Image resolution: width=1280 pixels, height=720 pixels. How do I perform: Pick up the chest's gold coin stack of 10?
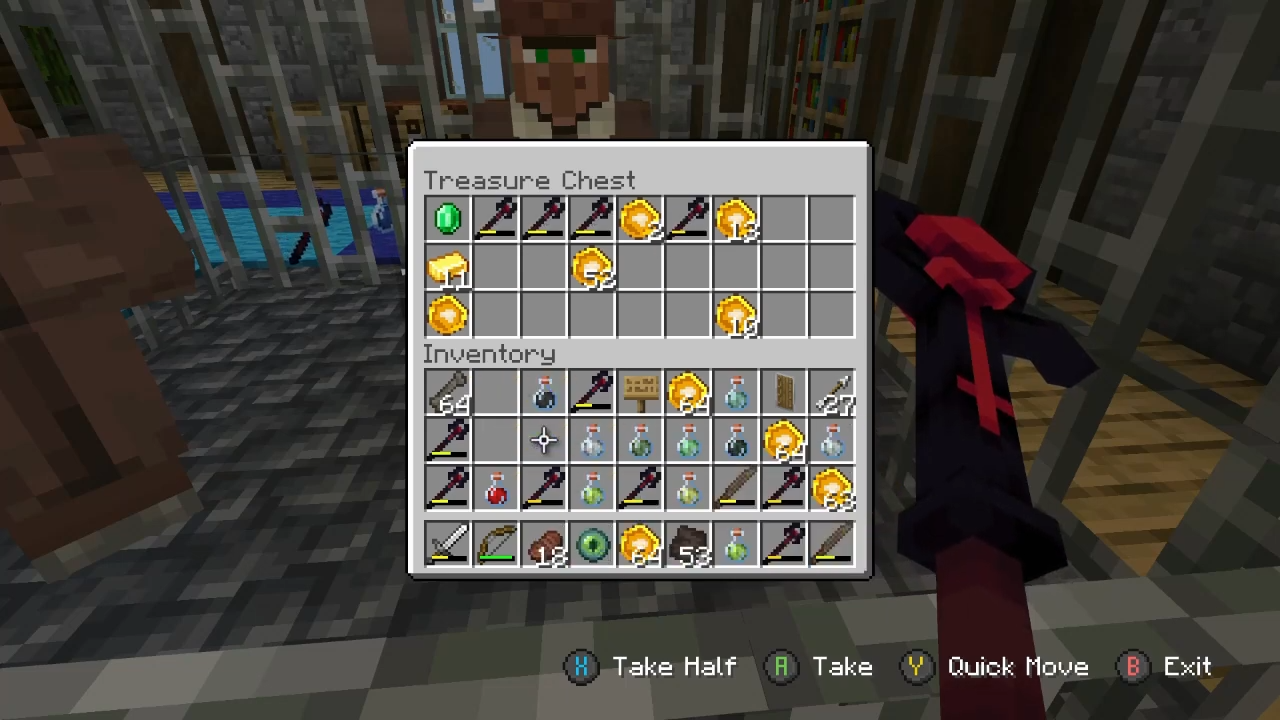click(735, 315)
